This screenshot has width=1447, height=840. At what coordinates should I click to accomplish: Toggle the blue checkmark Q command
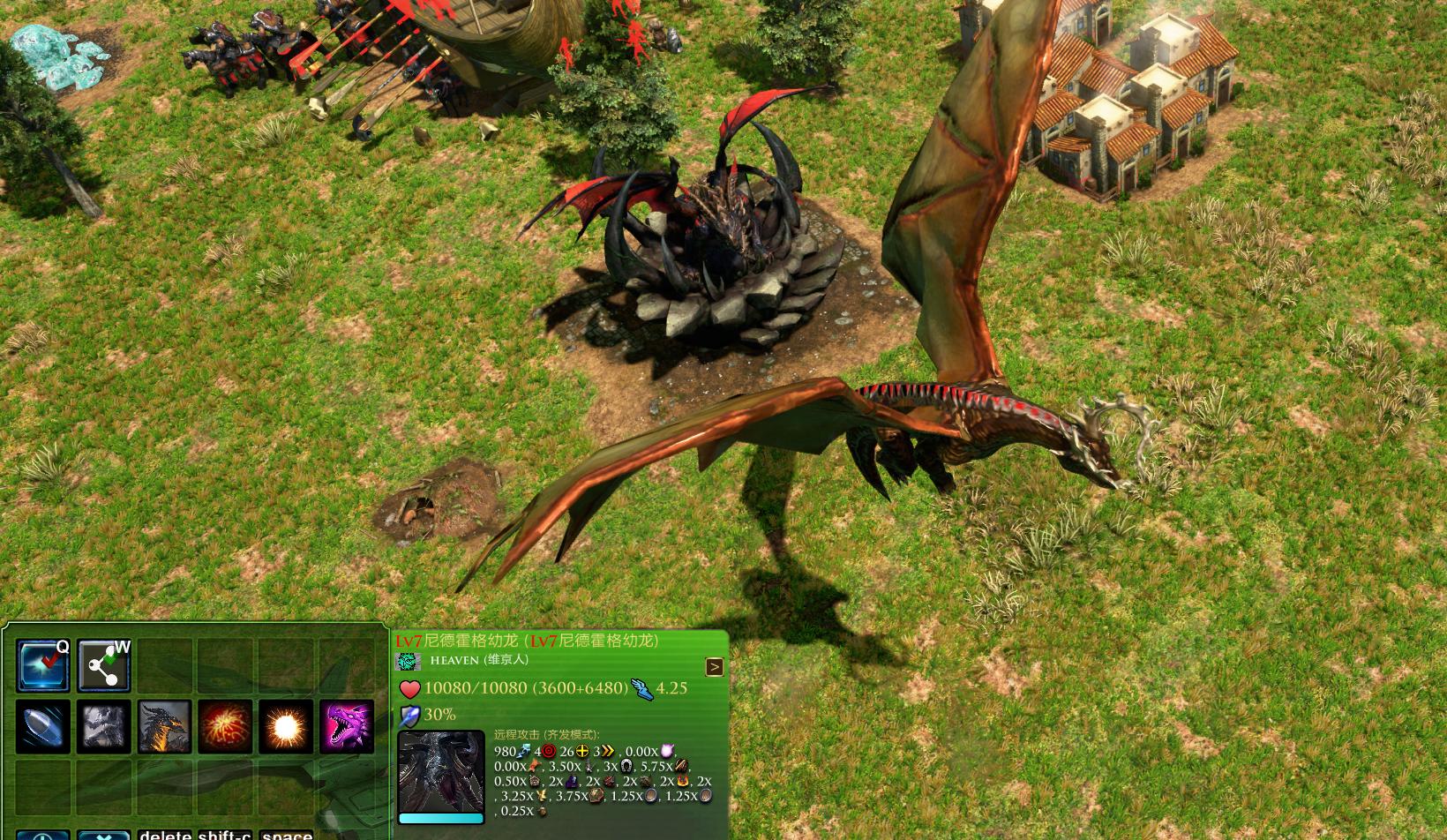pyautogui.click(x=43, y=665)
